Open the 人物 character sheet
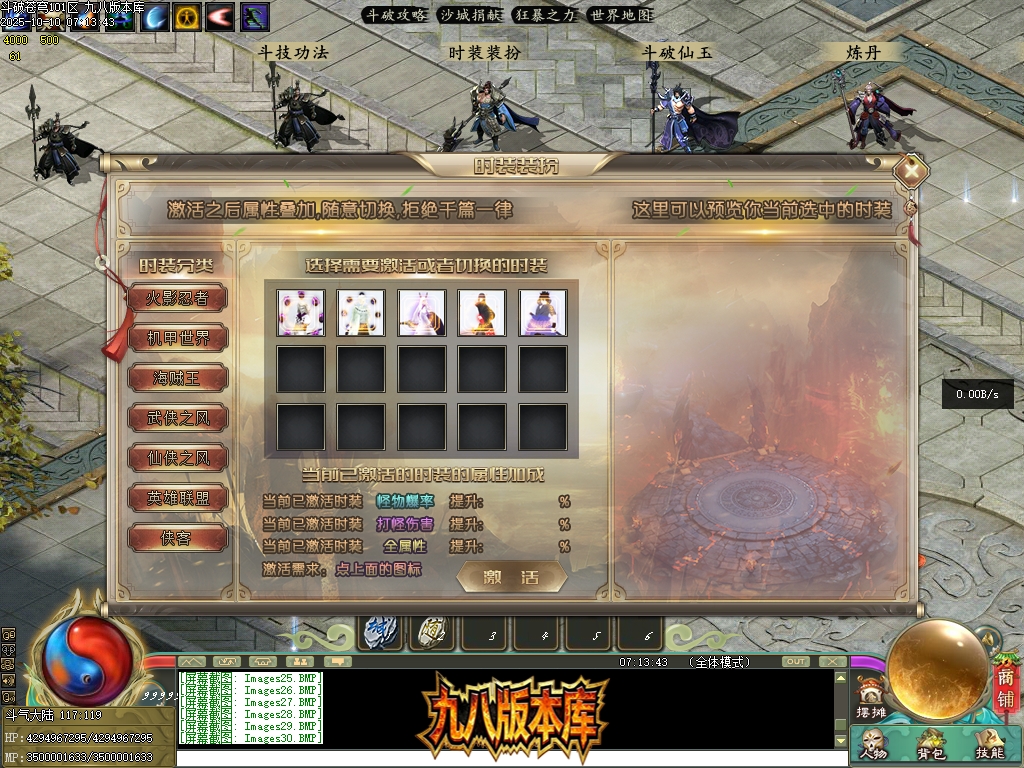Image resolution: width=1024 pixels, height=768 pixels. tap(872, 745)
